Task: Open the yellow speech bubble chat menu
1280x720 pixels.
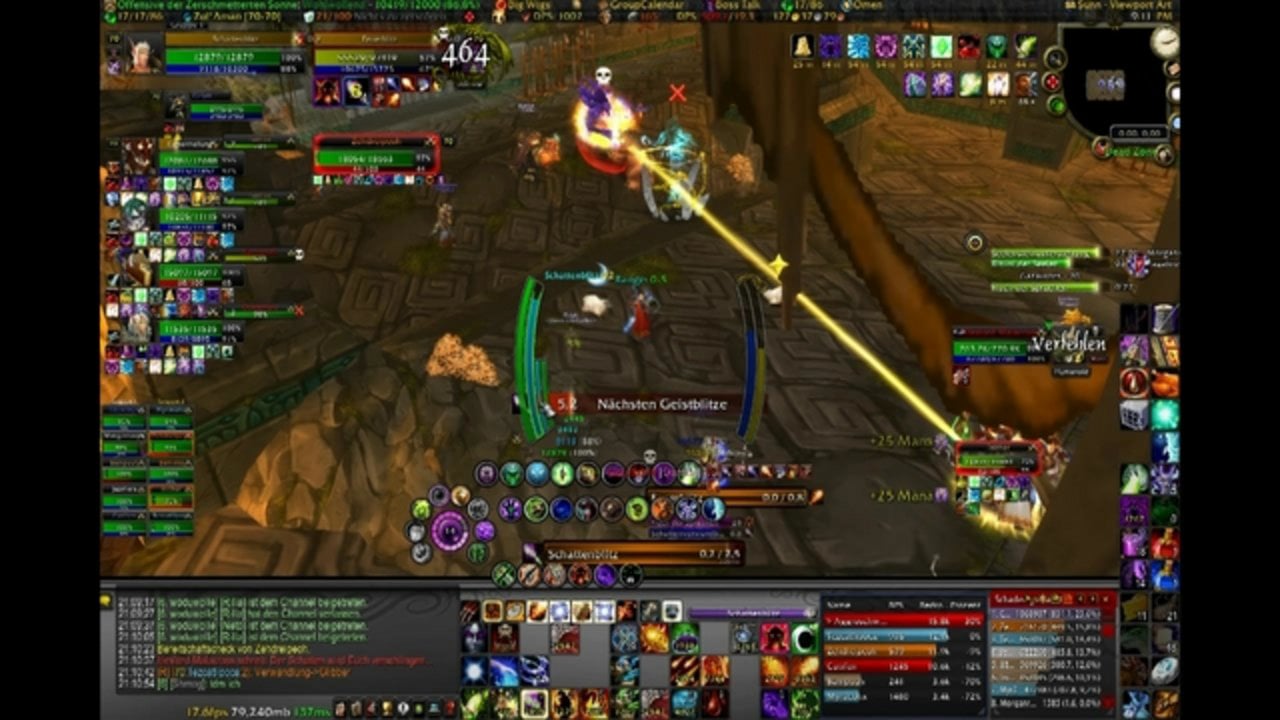Action: pyautogui.click(x=106, y=601)
